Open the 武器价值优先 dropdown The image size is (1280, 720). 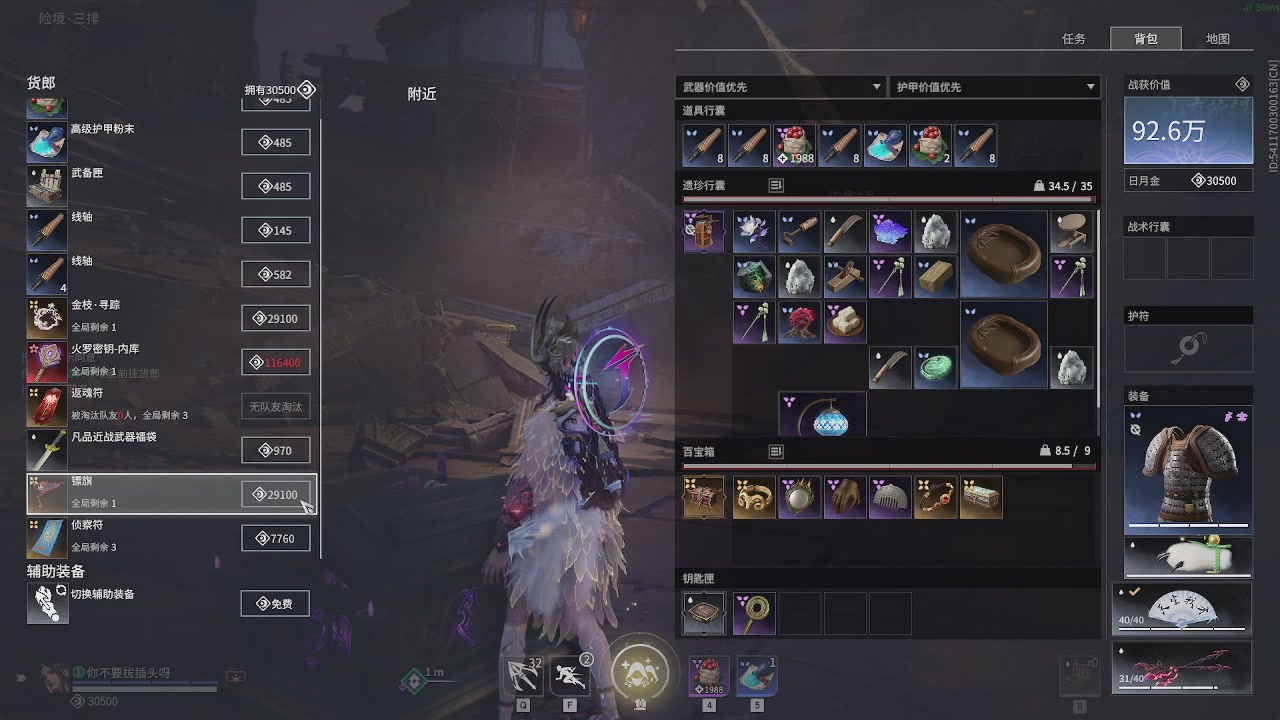(x=781, y=87)
